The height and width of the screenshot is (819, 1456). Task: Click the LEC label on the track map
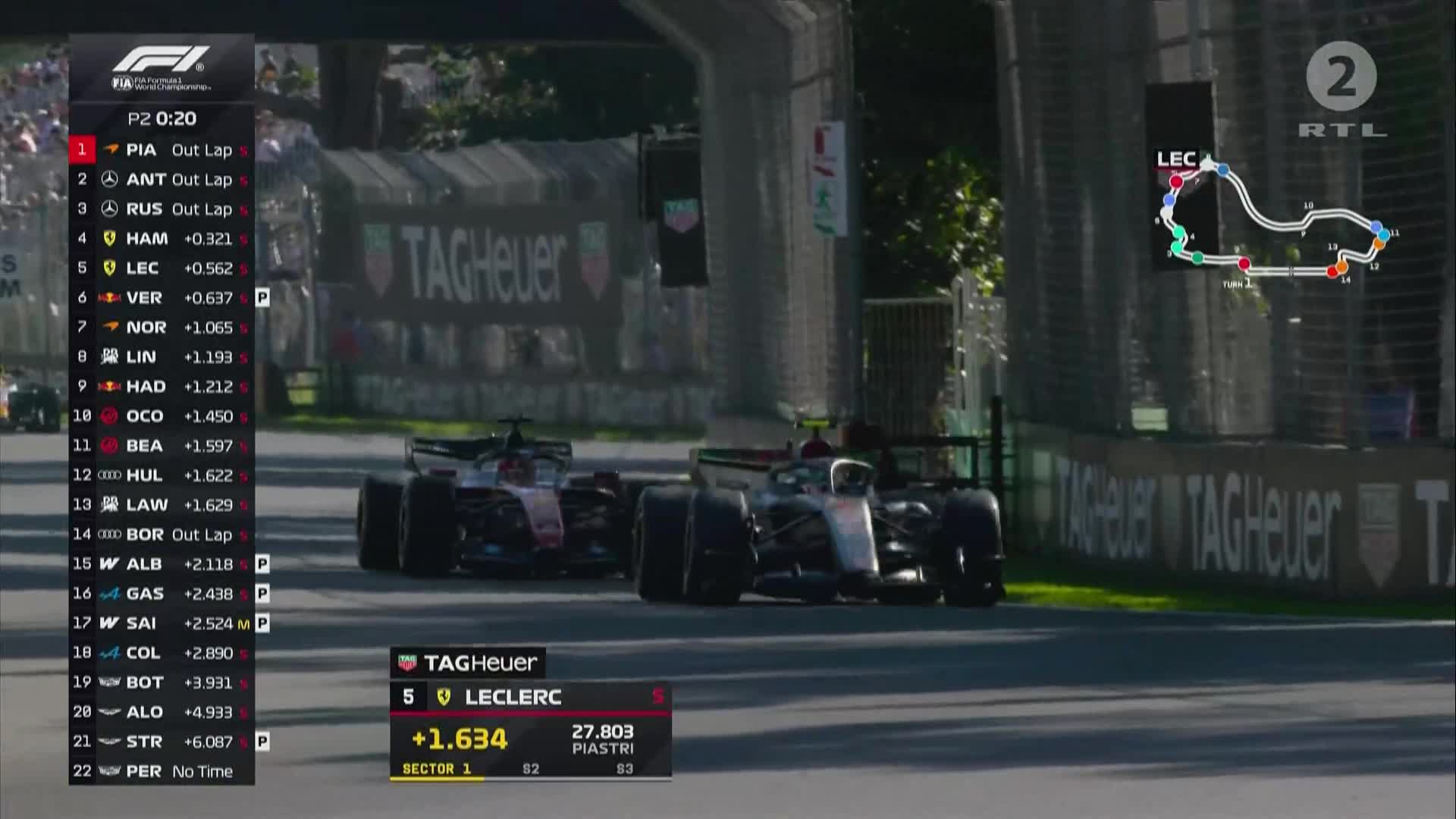1175,159
